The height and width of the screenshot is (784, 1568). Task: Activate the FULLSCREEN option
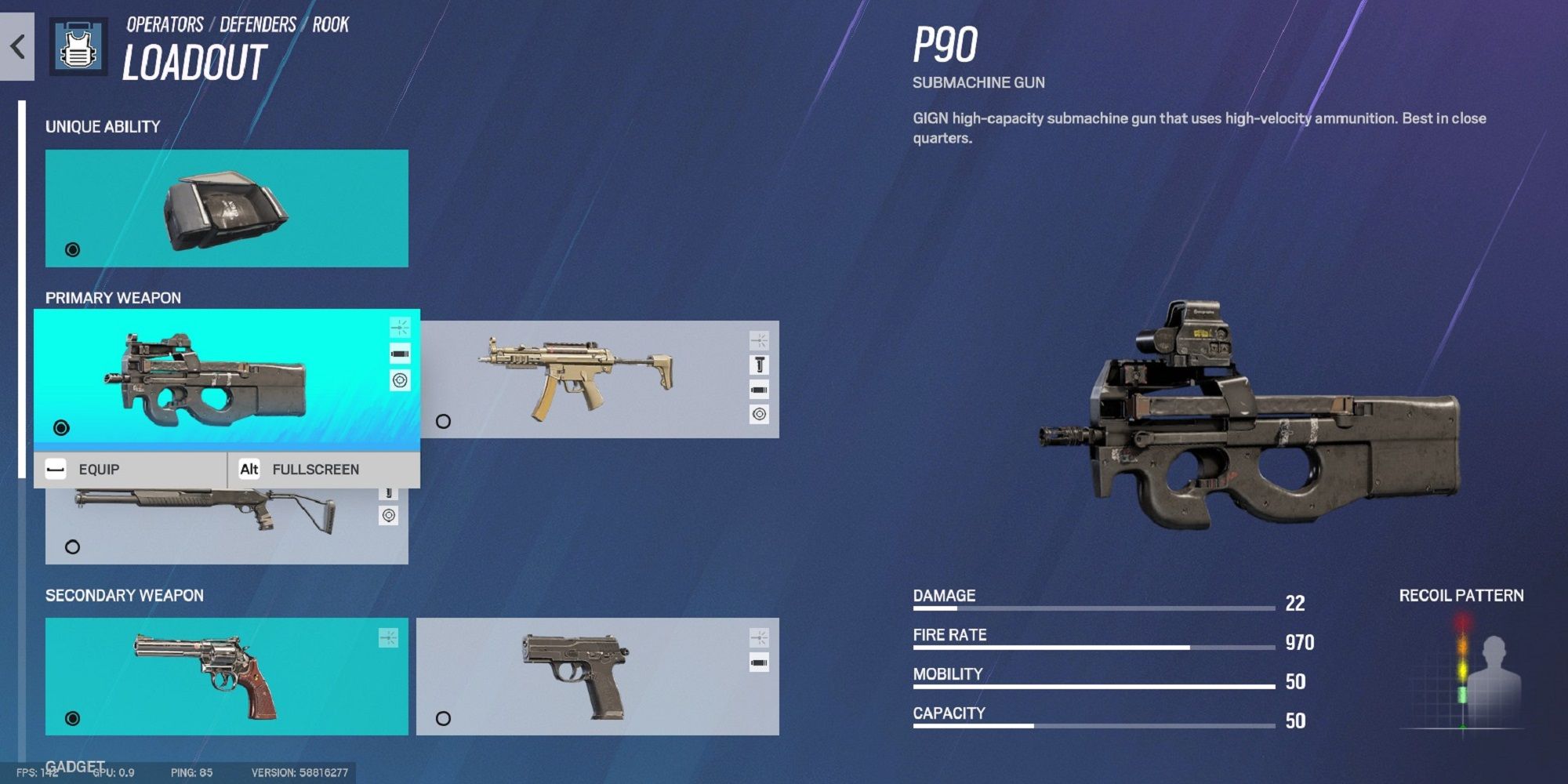click(x=315, y=469)
